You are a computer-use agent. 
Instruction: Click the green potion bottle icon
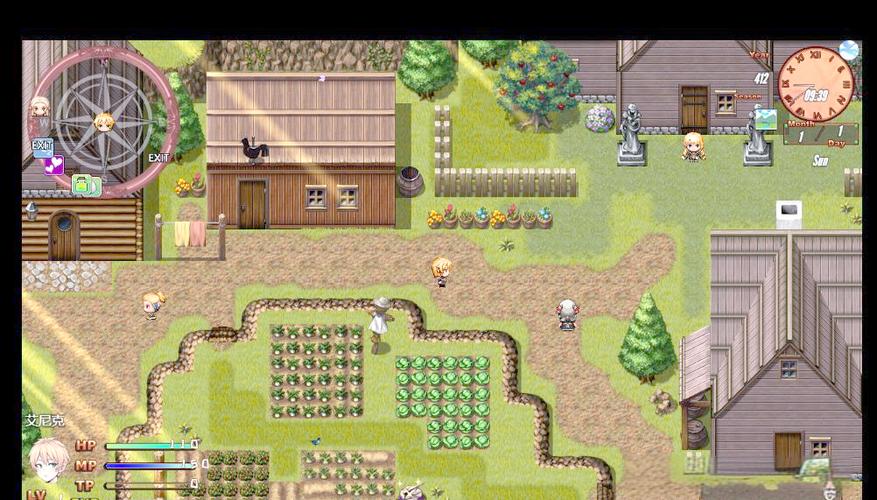(85, 185)
